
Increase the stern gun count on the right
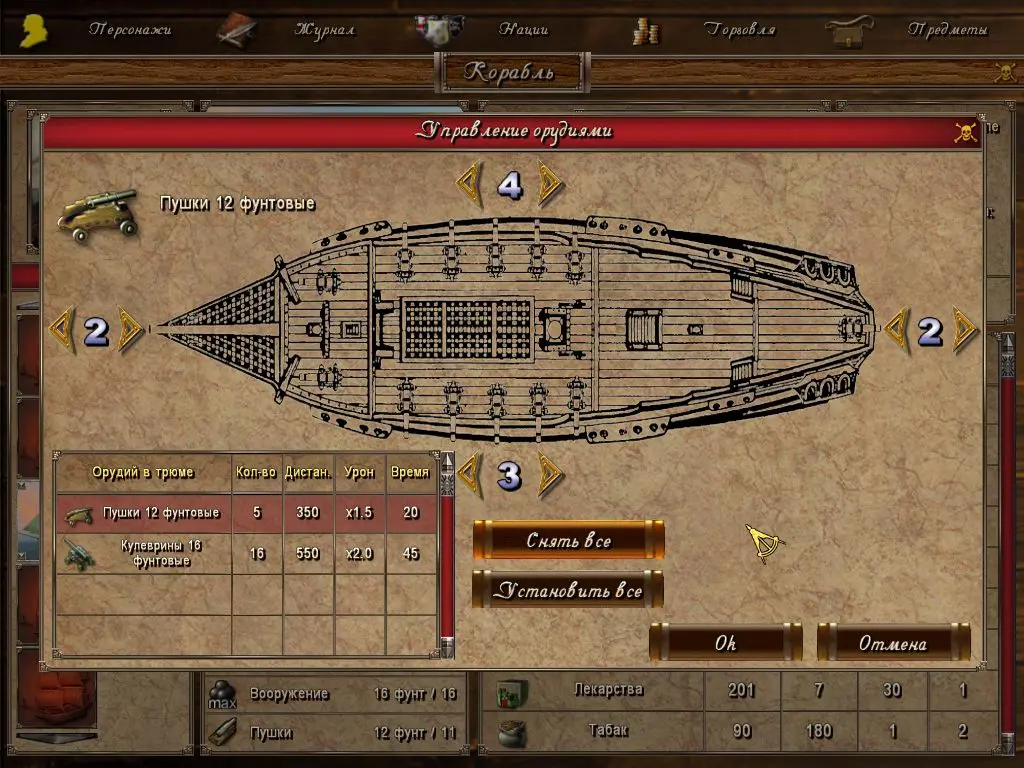[x=965, y=330]
